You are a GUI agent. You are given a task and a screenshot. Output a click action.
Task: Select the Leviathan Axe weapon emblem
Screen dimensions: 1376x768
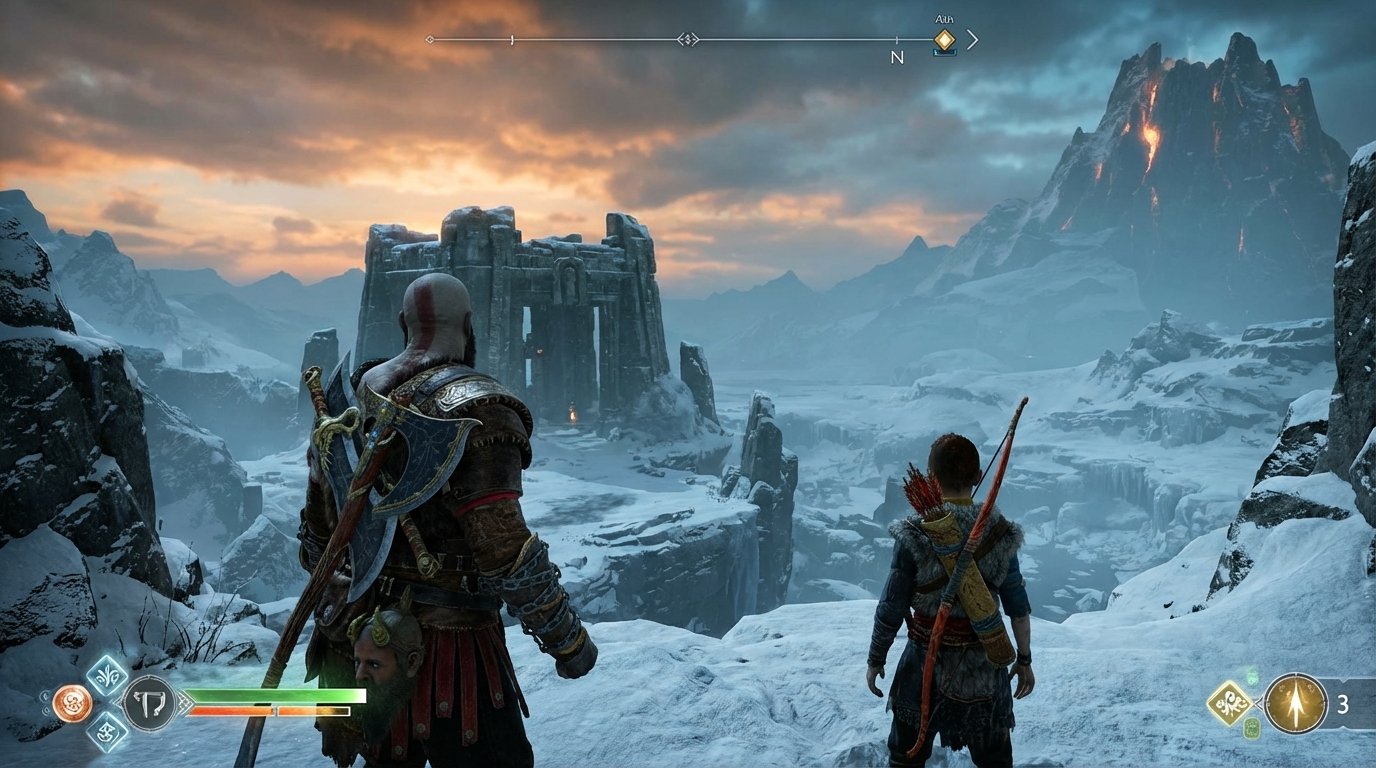tap(148, 702)
